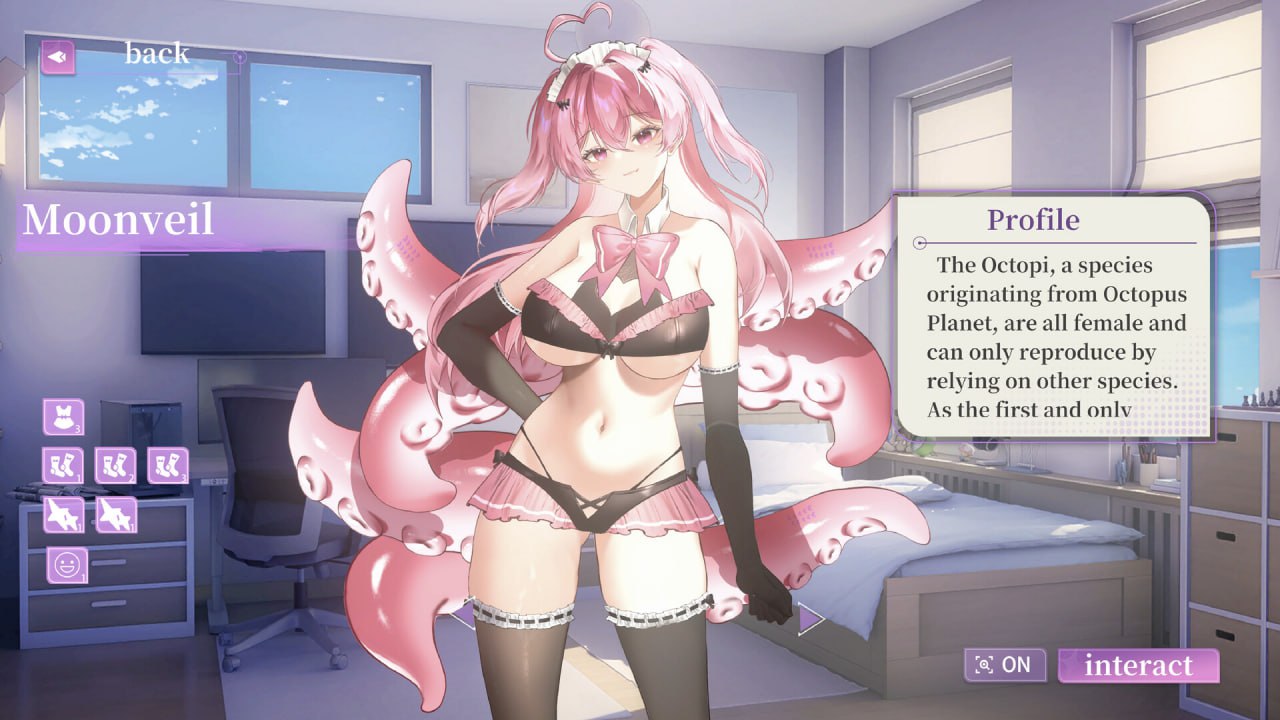Click the right arrow beside the character
The height and width of the screenshot is (720, 1280).
pyautogui.click(x=808, y=617)
